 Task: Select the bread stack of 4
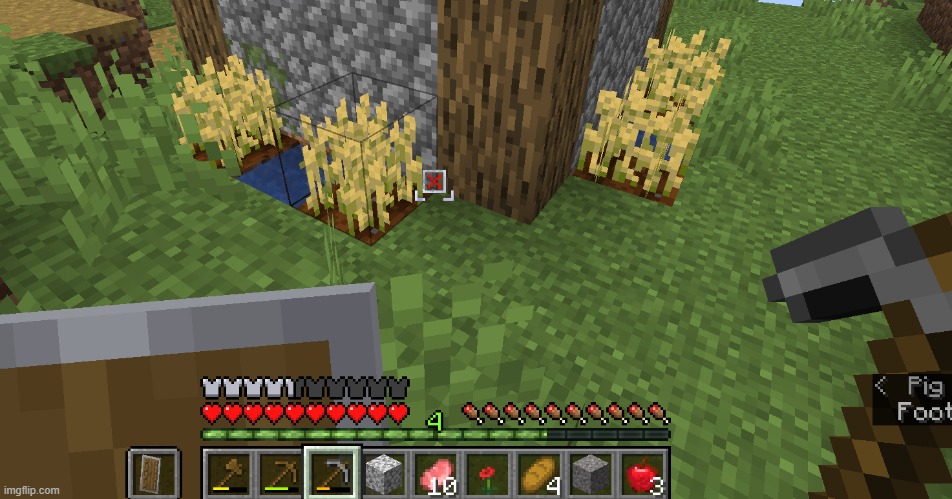click(538, 473)
